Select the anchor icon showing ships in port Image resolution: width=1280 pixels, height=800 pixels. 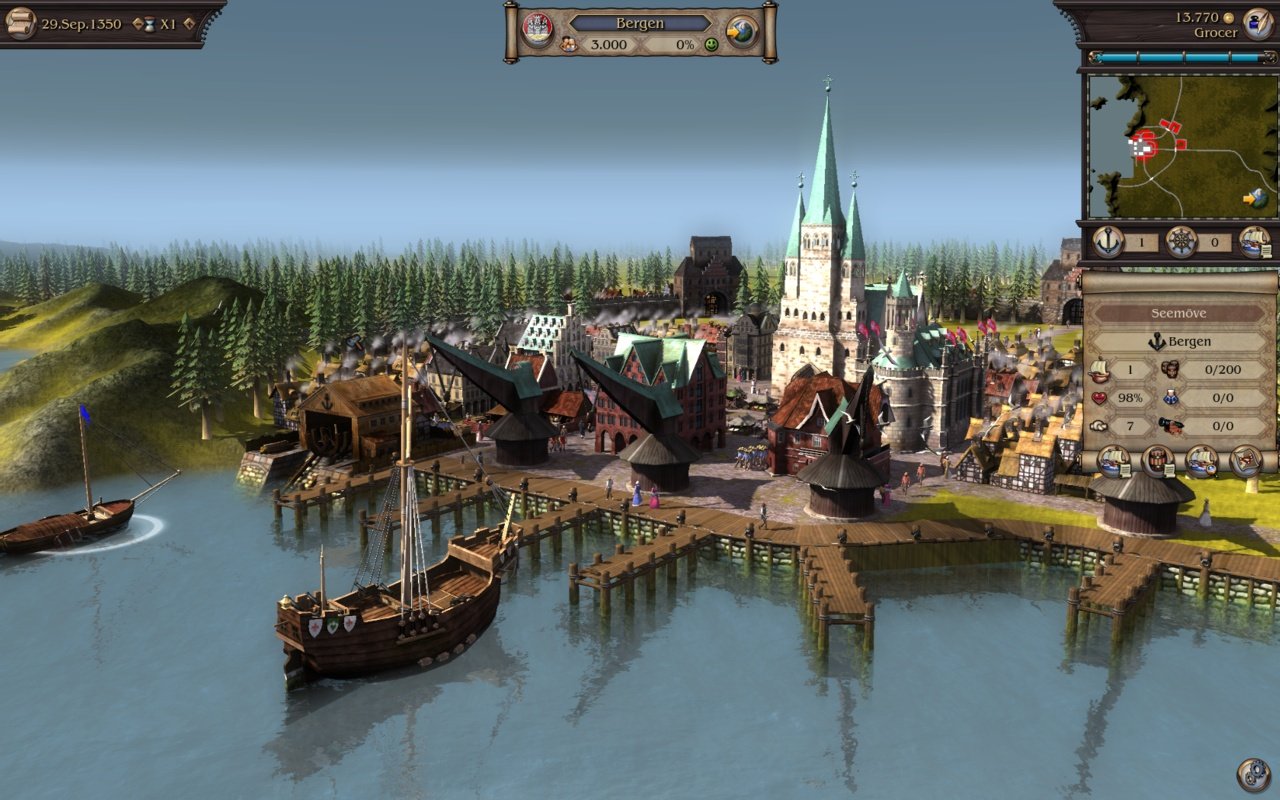click(1109, 241)
